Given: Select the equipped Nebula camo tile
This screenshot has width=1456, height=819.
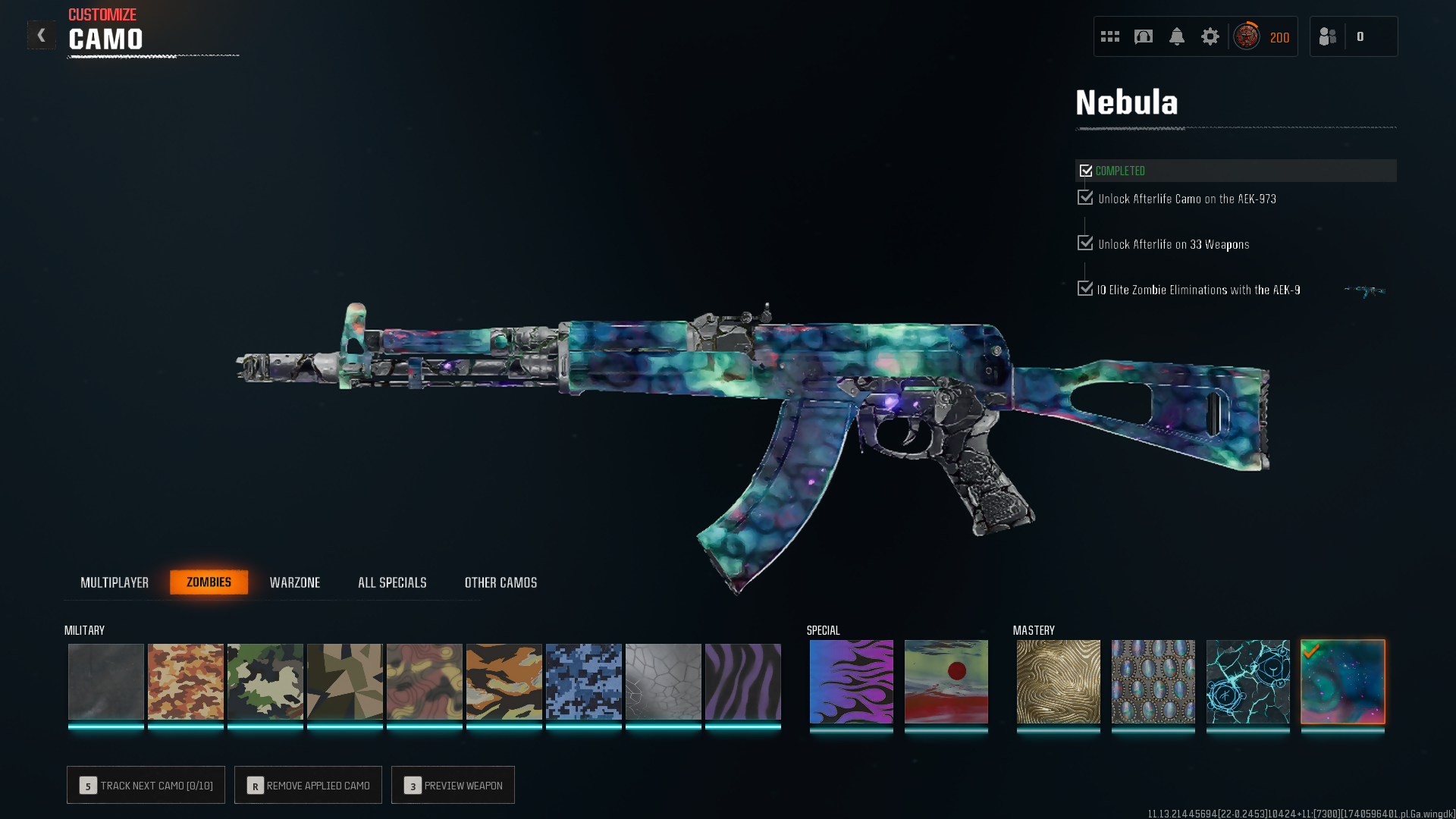Looking at the screenshot, I should 1343,681.
